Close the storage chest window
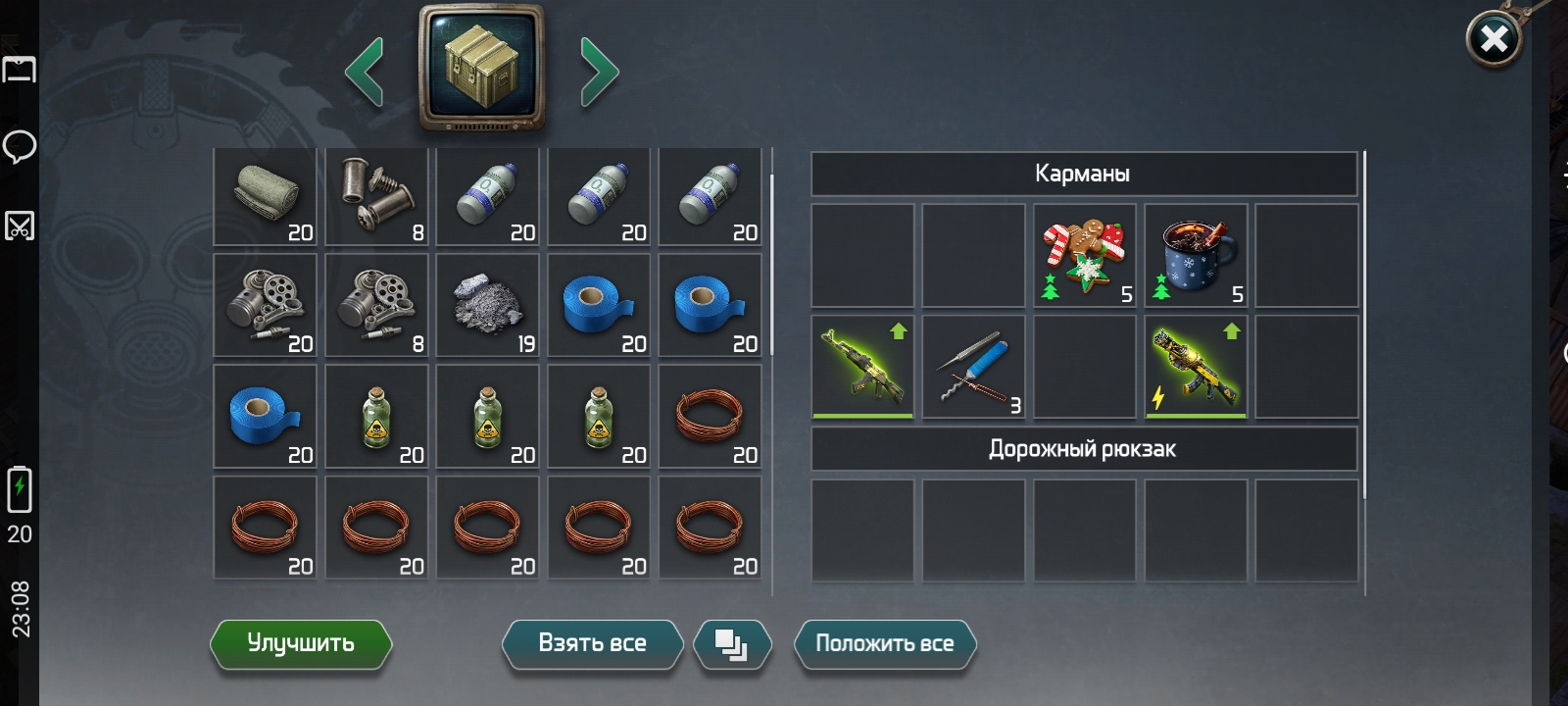This screenshot has height=706, width=1568. pyautogui.click(x=1493, y=39)
